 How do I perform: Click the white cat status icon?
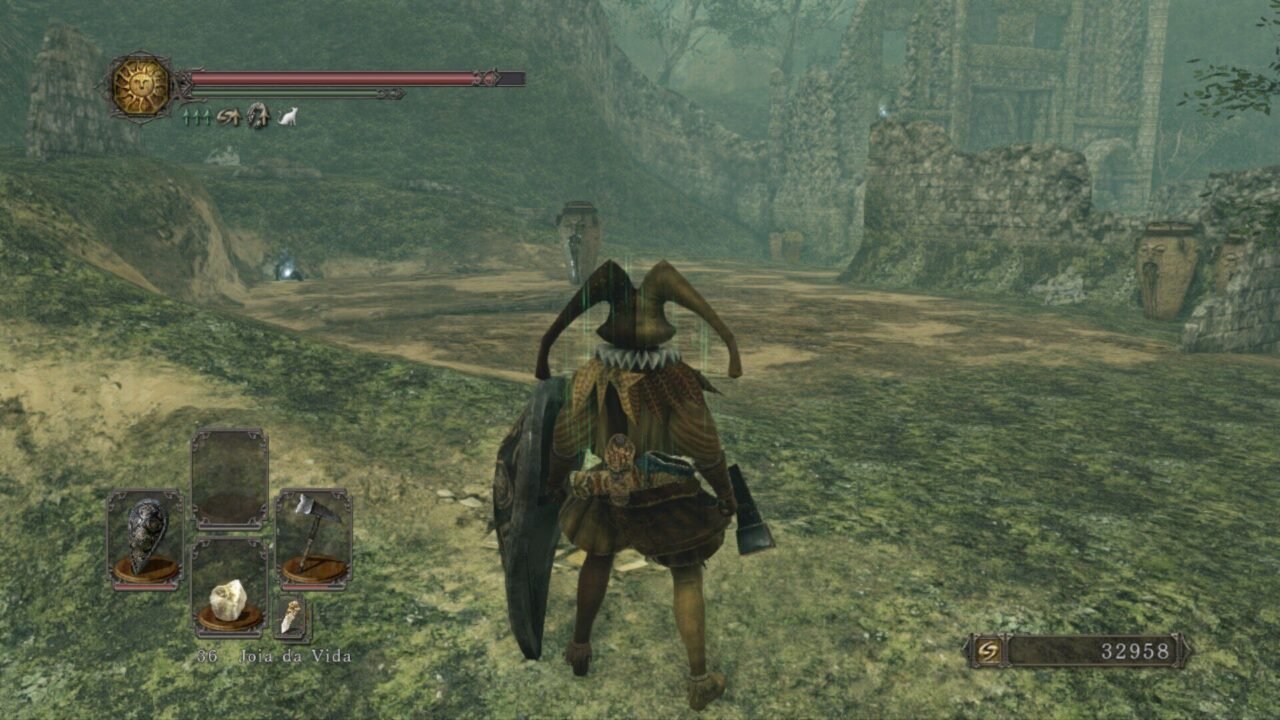(288, 117)
